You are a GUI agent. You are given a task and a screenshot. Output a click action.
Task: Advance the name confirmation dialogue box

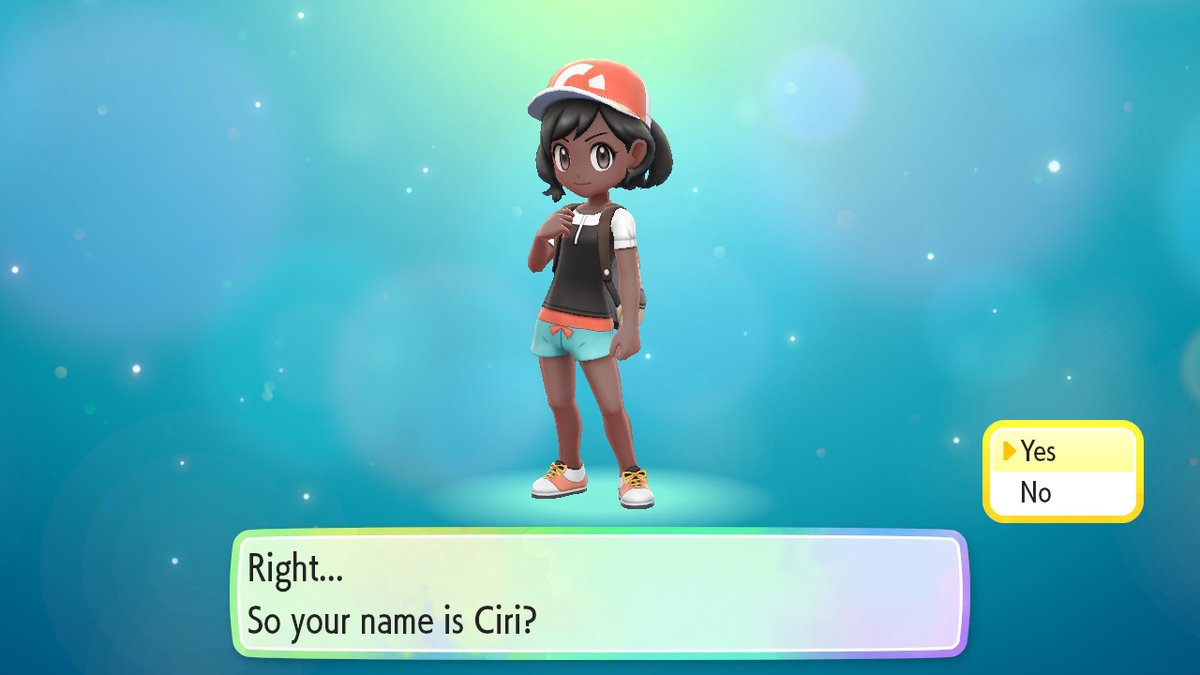click(600, 593)
